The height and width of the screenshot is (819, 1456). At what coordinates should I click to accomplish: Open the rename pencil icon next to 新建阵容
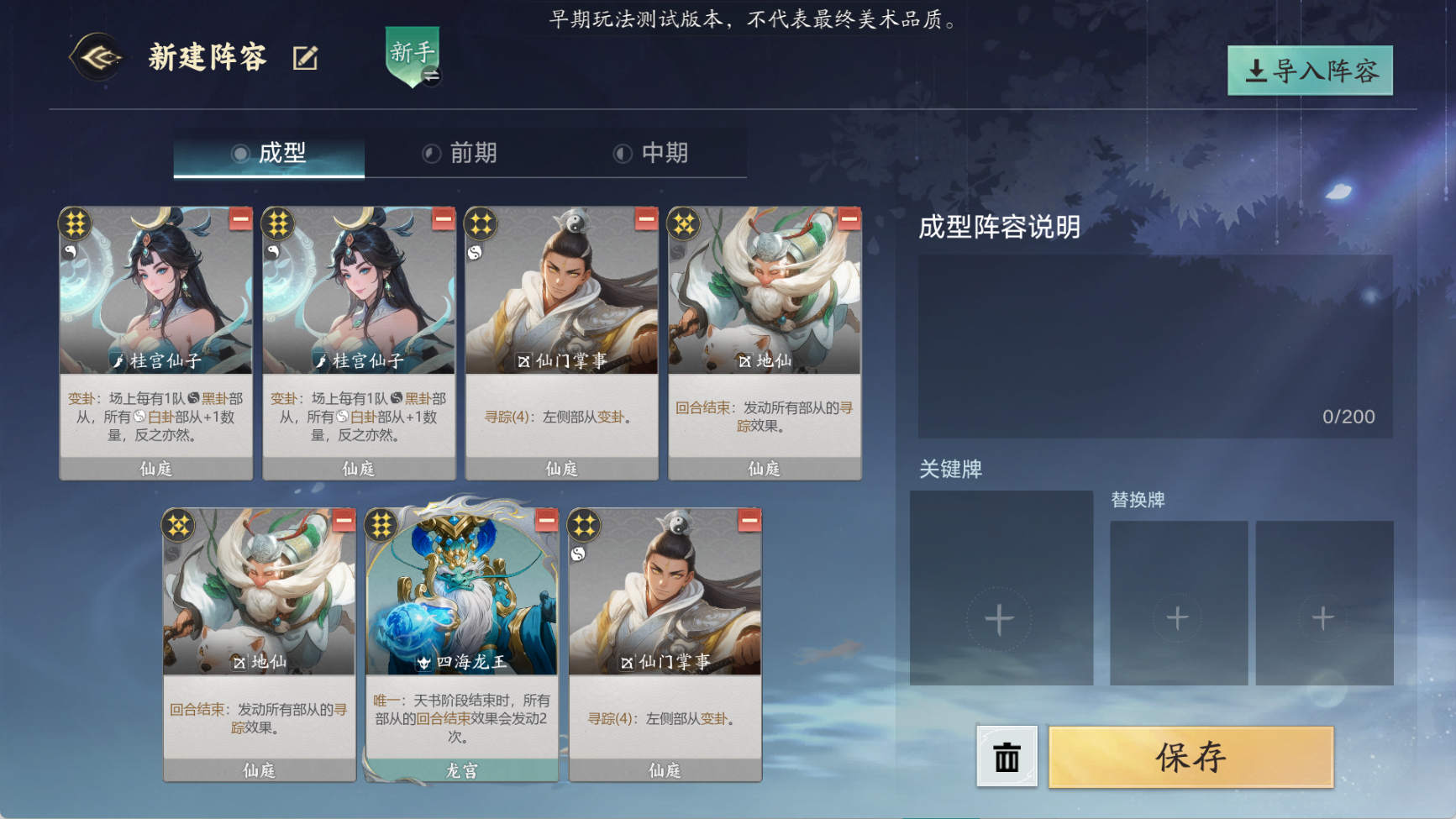(x=306, y=57)
